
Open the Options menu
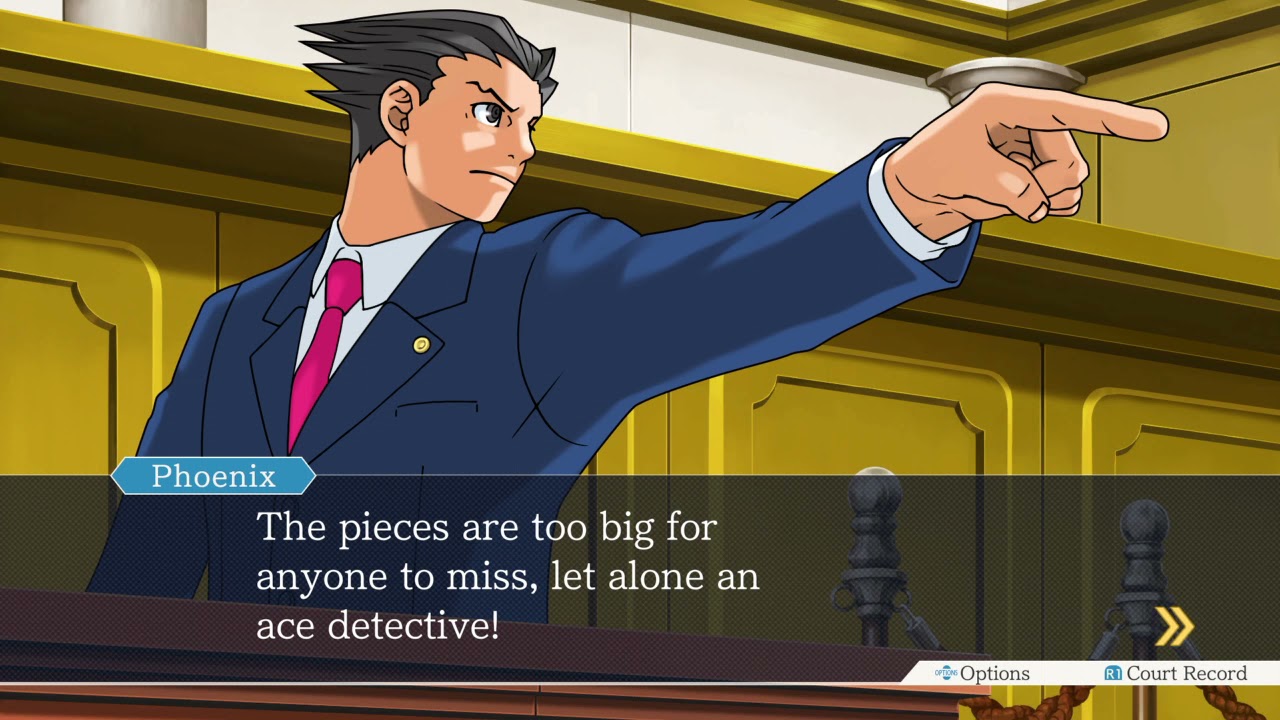(x=982, y=674)
